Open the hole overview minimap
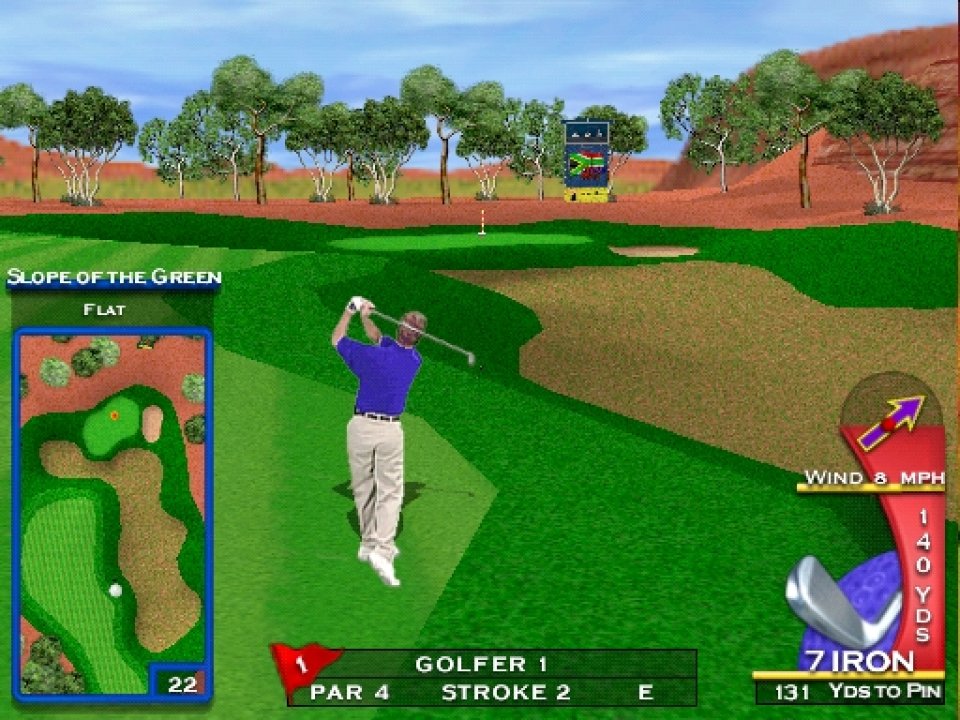Viewport: 960px width, 720px height. pyautogui.click(x=111, y=510)
